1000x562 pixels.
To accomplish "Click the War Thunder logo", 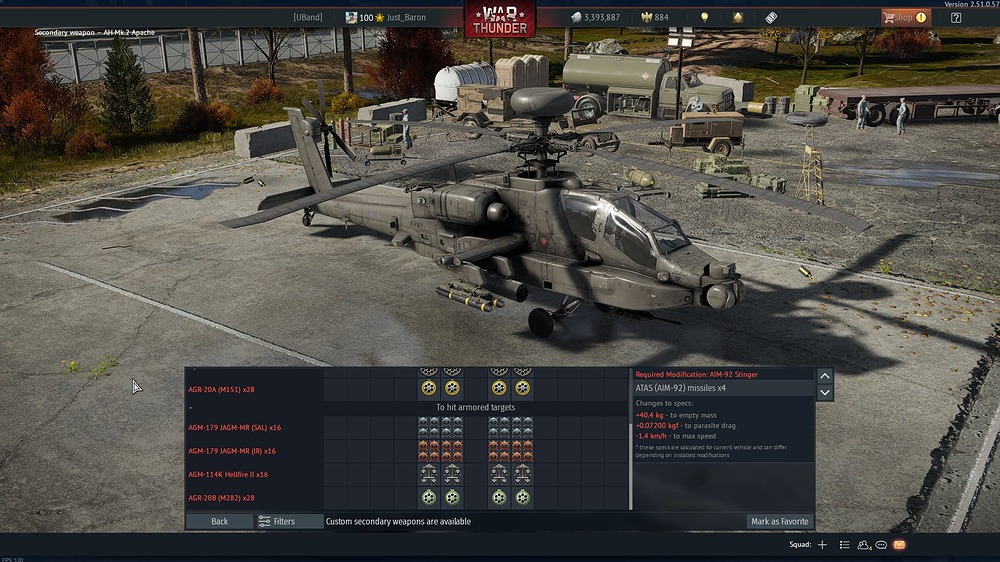I will tap(499, 17).
